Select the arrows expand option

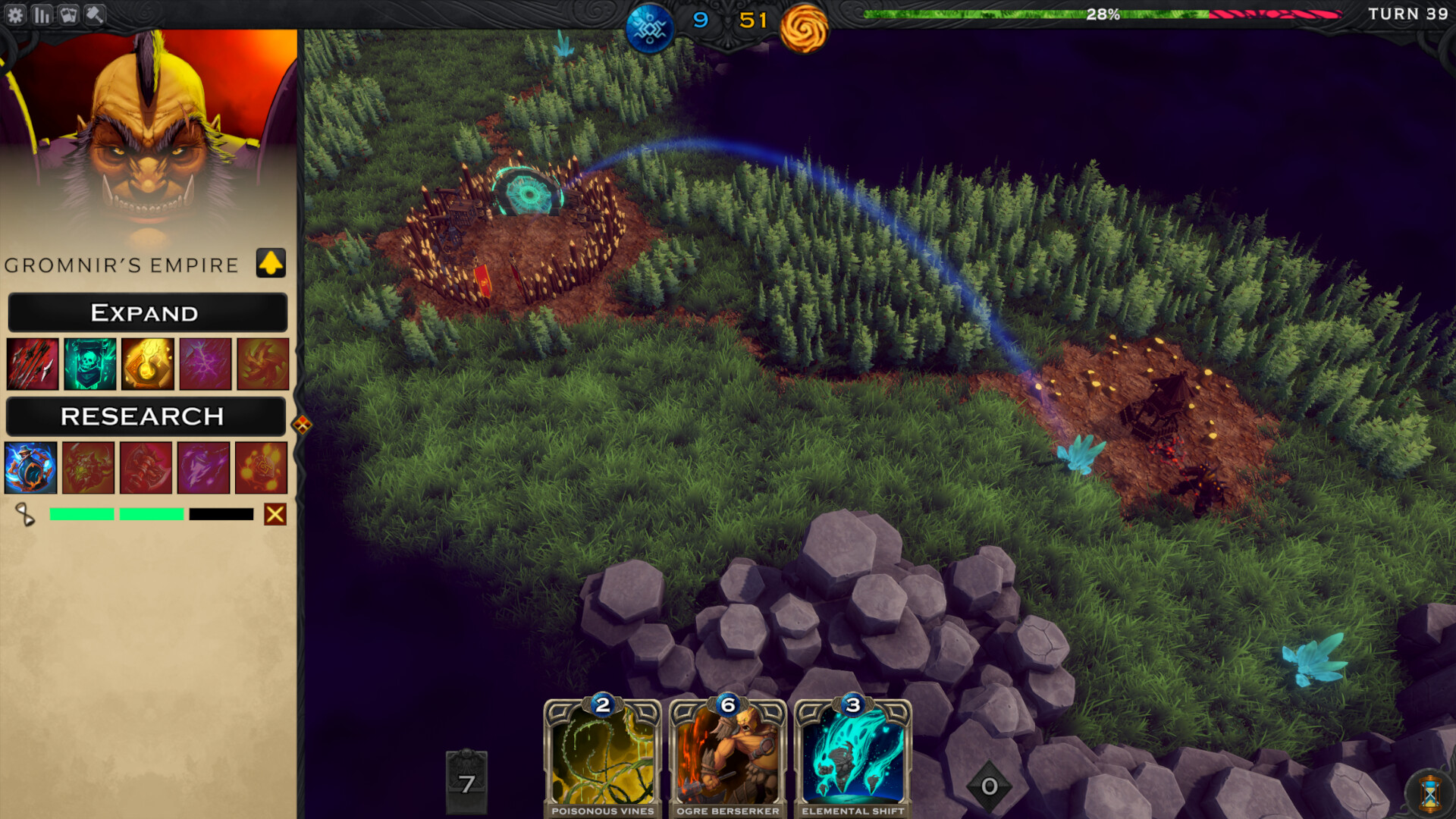point(33,363)
